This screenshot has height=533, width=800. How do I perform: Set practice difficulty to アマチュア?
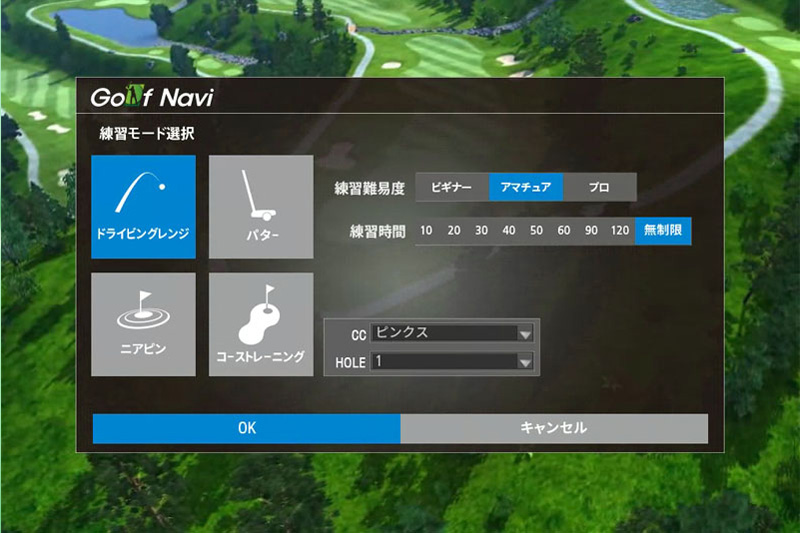[x=526, y=187]
